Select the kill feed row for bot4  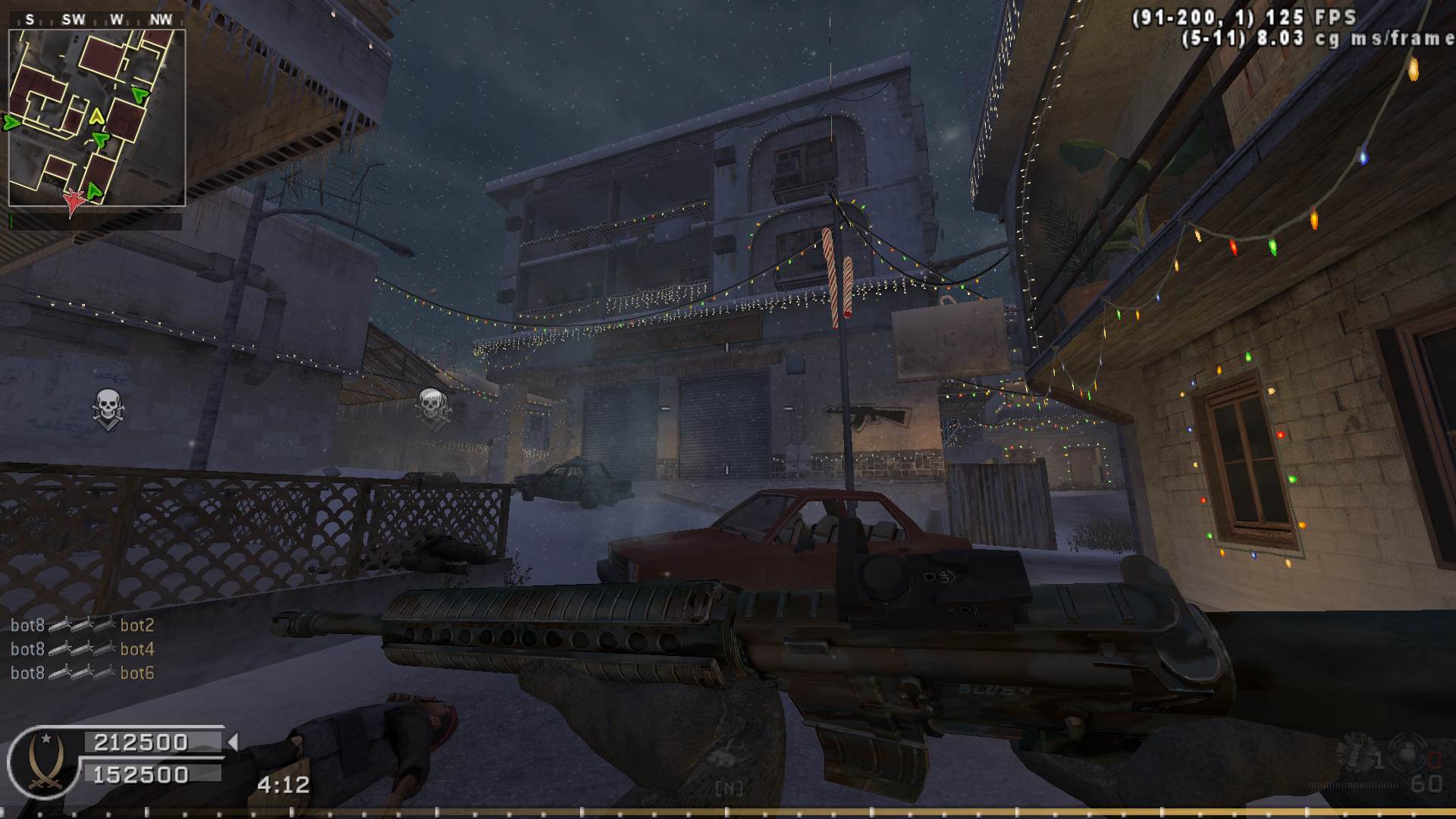click(83, 649)
